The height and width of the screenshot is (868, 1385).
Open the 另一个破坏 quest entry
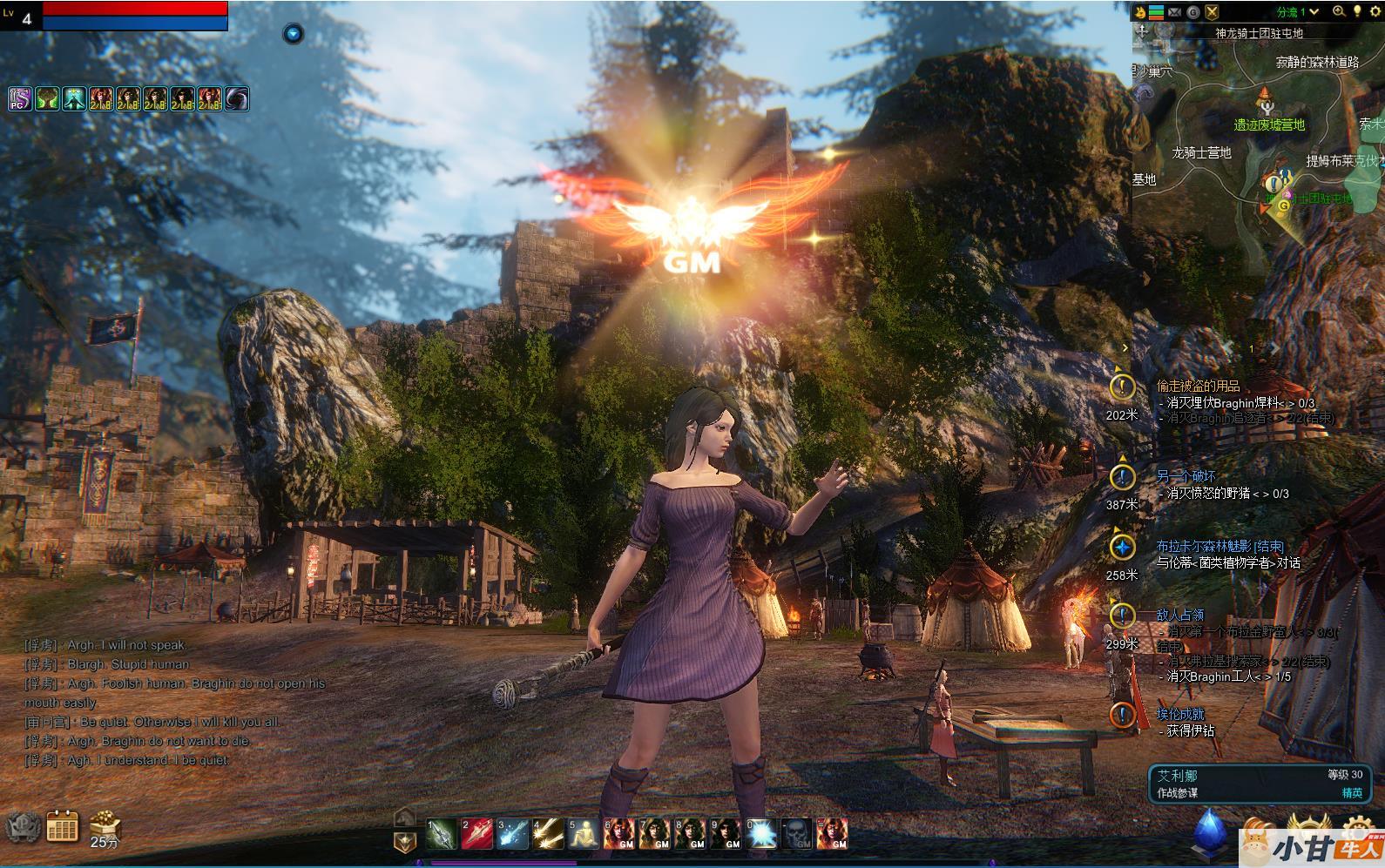point(1186,476)
